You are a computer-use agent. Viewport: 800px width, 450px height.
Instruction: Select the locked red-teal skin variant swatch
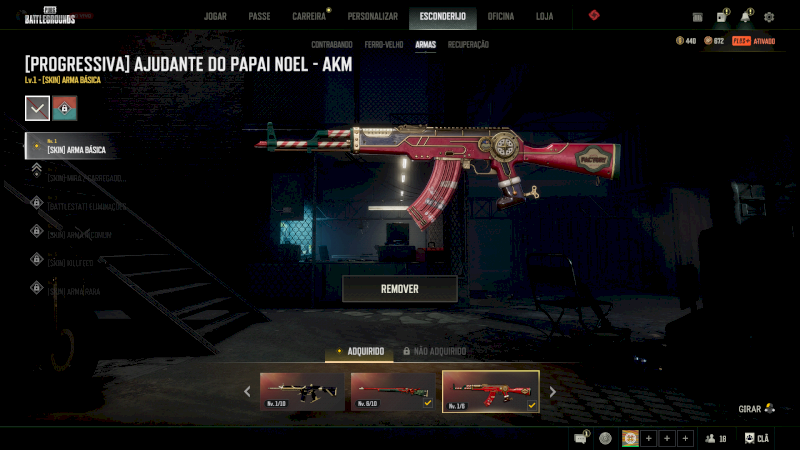click(x=65, y=108)
